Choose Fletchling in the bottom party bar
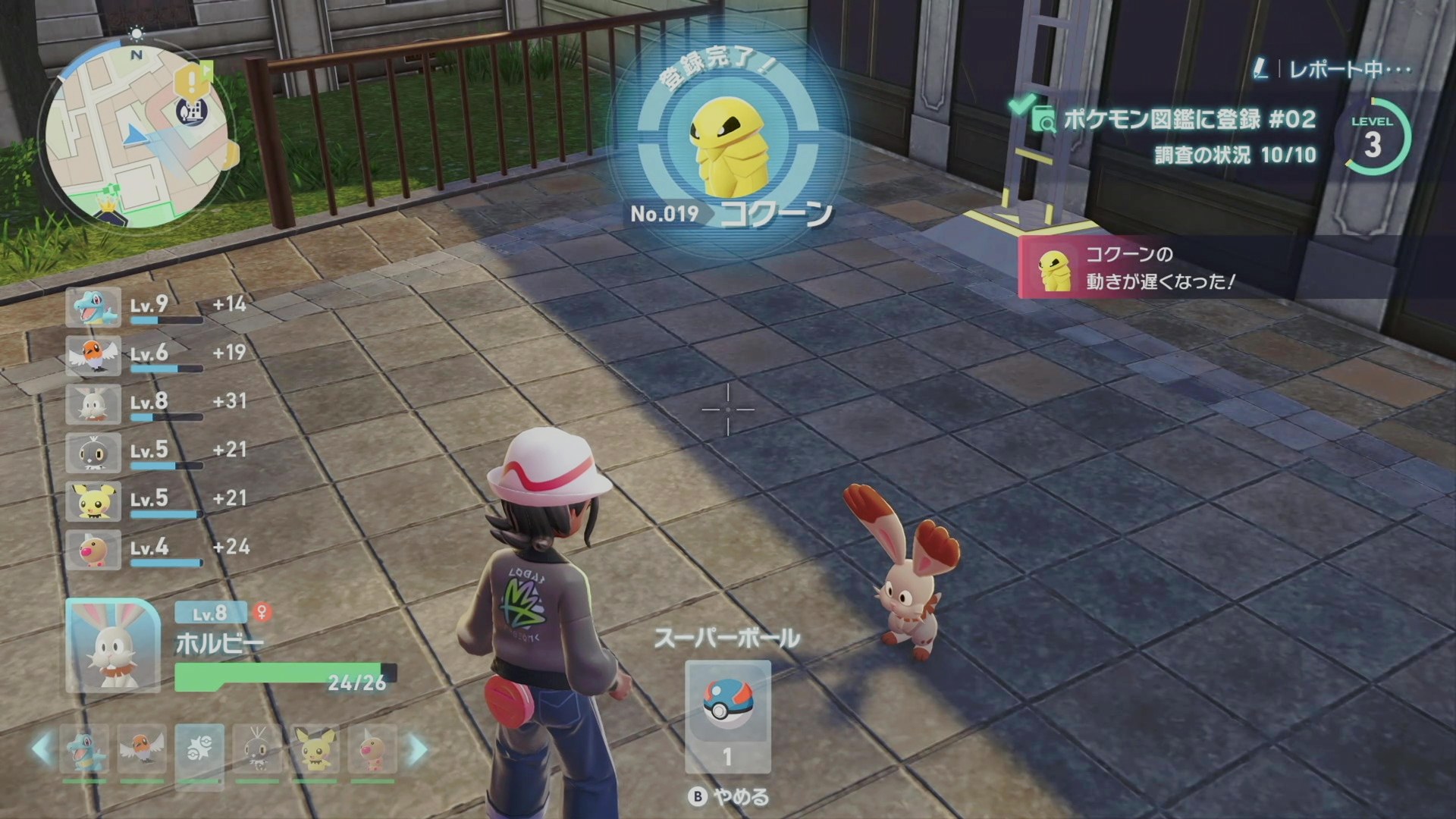Screen dimensions: 1456x819 pyautogui.click(x=142, y=749)
